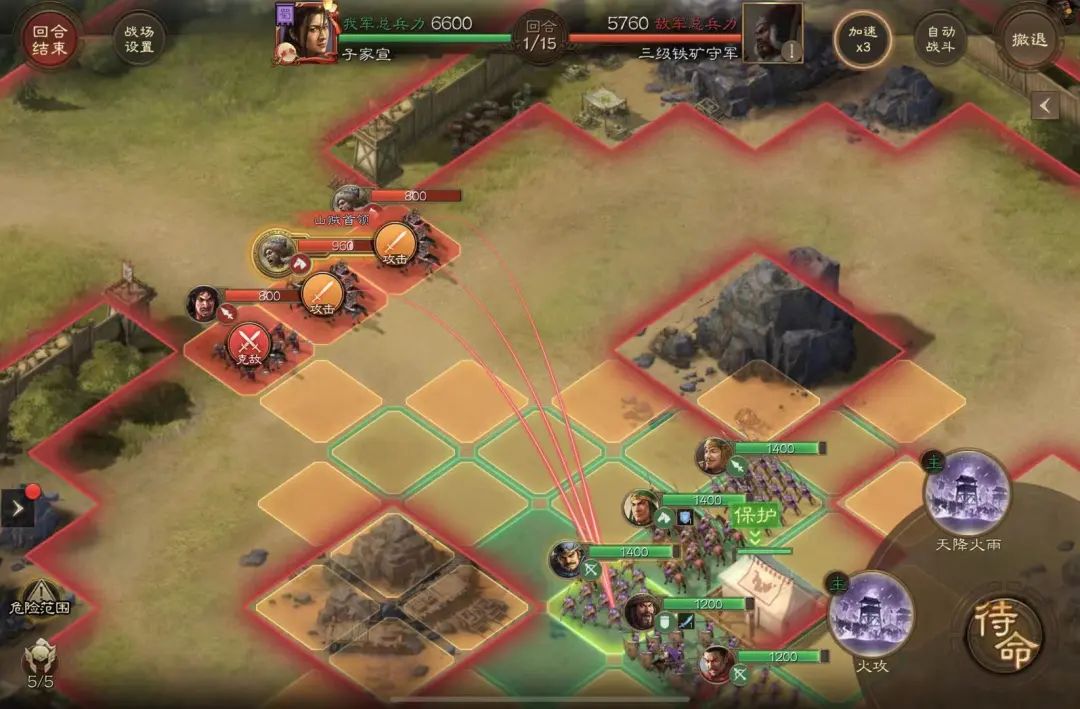Retreat using the 撤退 button
This screenshot has width=1080, height=709.
(1029, 39)
